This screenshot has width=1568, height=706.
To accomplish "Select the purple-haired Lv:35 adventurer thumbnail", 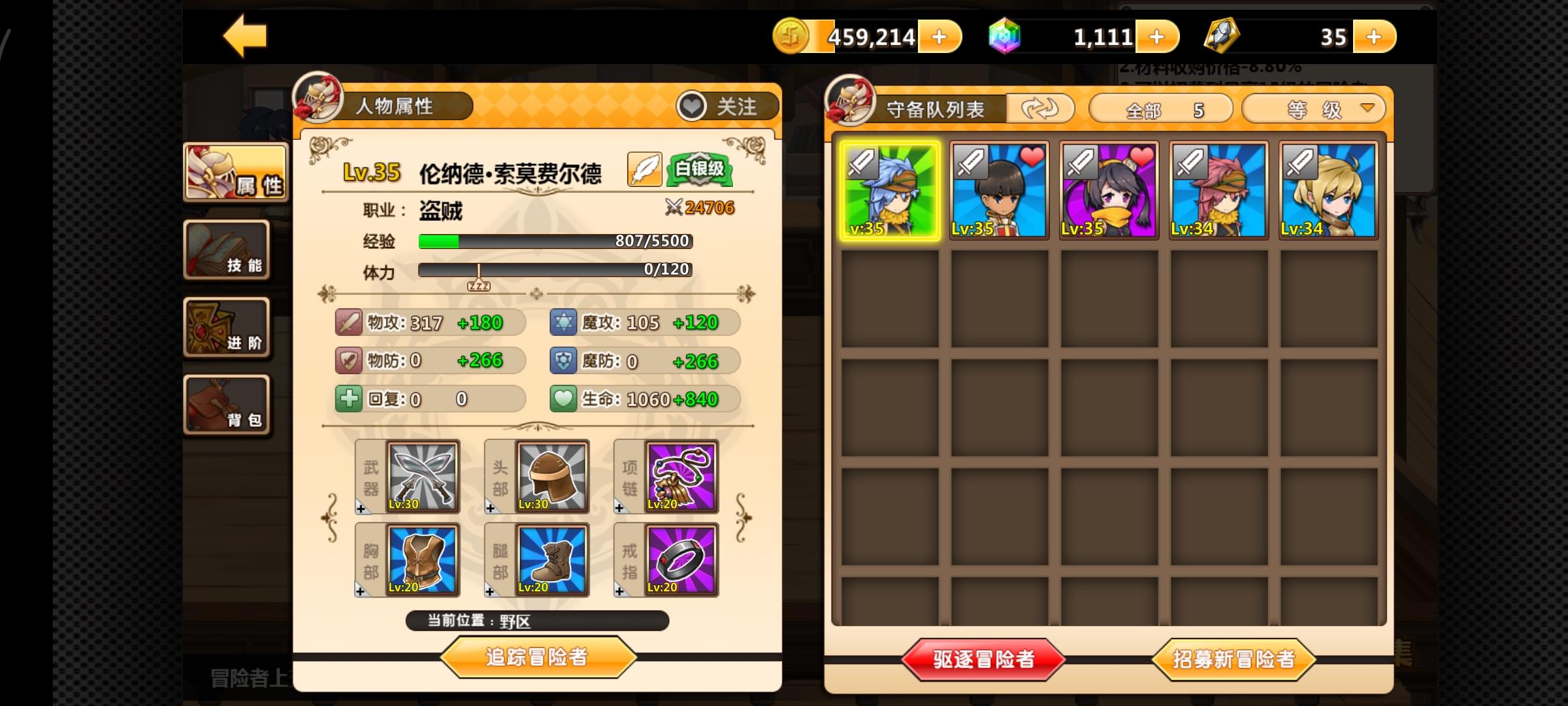I will (1109, 190).
